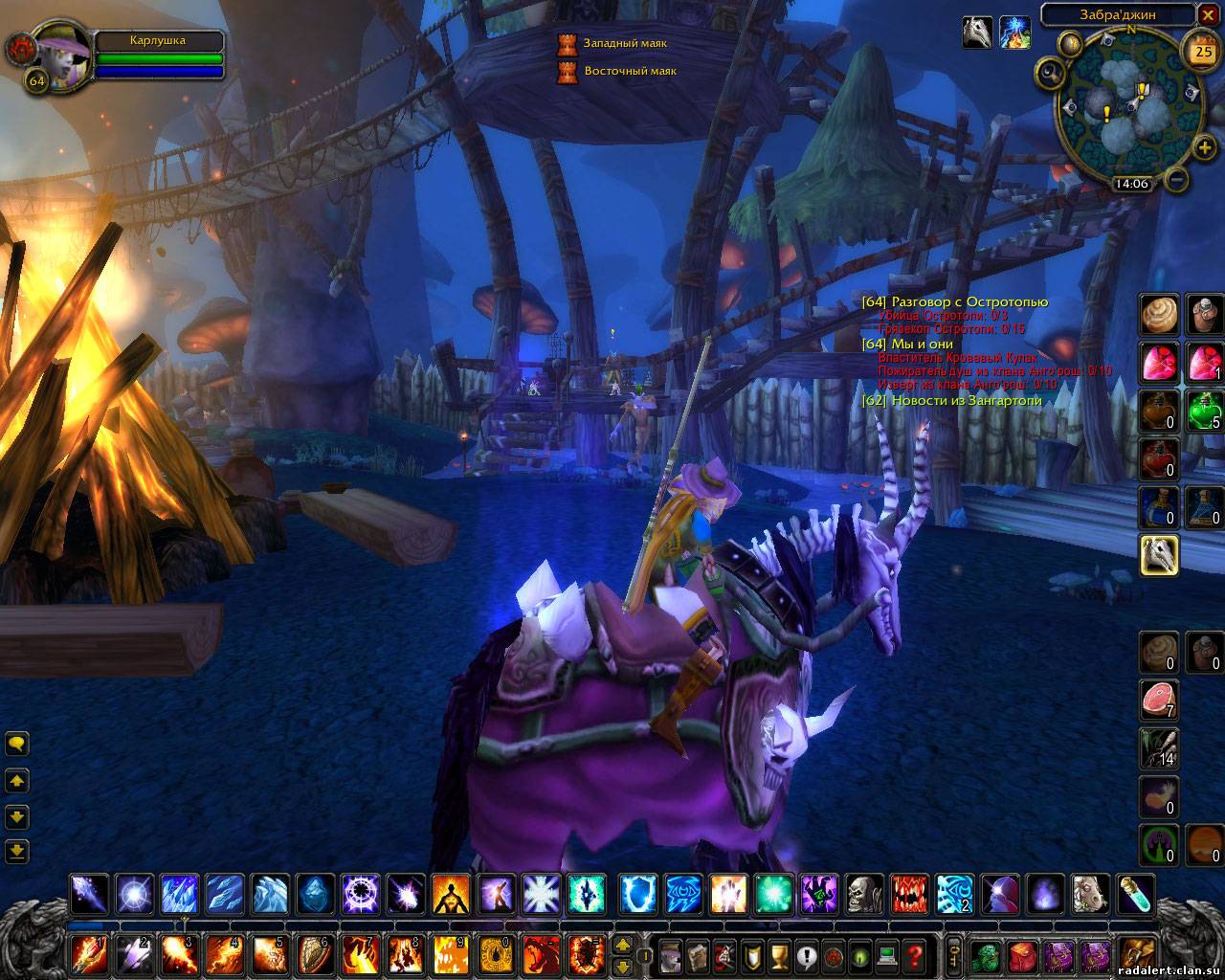1225x980 pixels.
Task: Open the quest 'Новости из Зангартопи' in tracker
Action: pos(966,401)
